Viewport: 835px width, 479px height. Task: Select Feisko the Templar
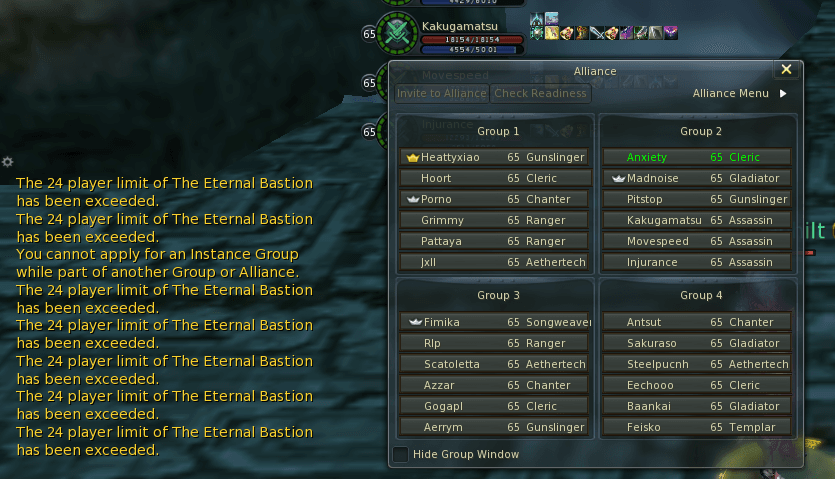pyautogui.click(x=696, y=427)
